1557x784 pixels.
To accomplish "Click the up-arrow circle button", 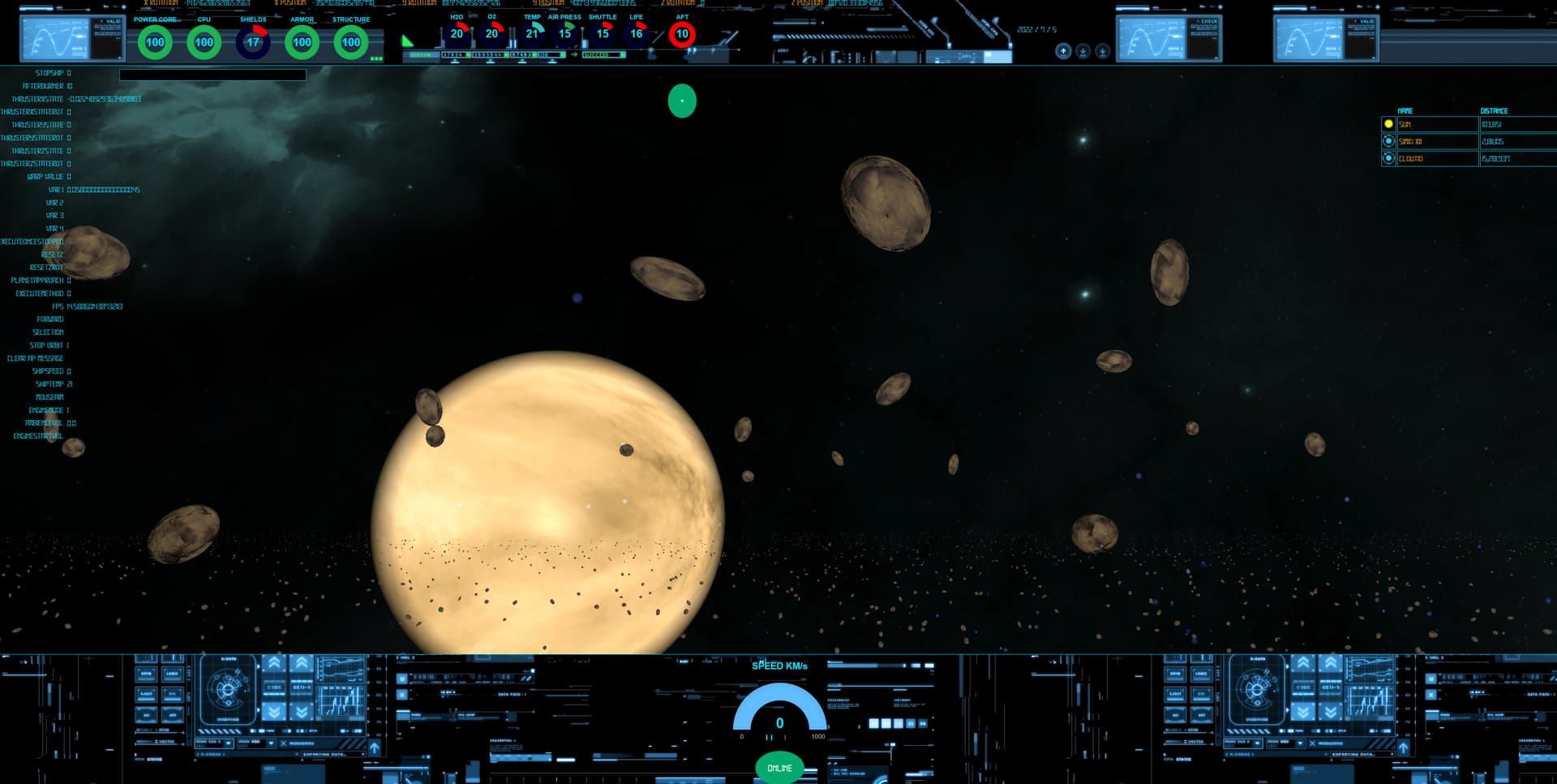I will click(1063, 51).
